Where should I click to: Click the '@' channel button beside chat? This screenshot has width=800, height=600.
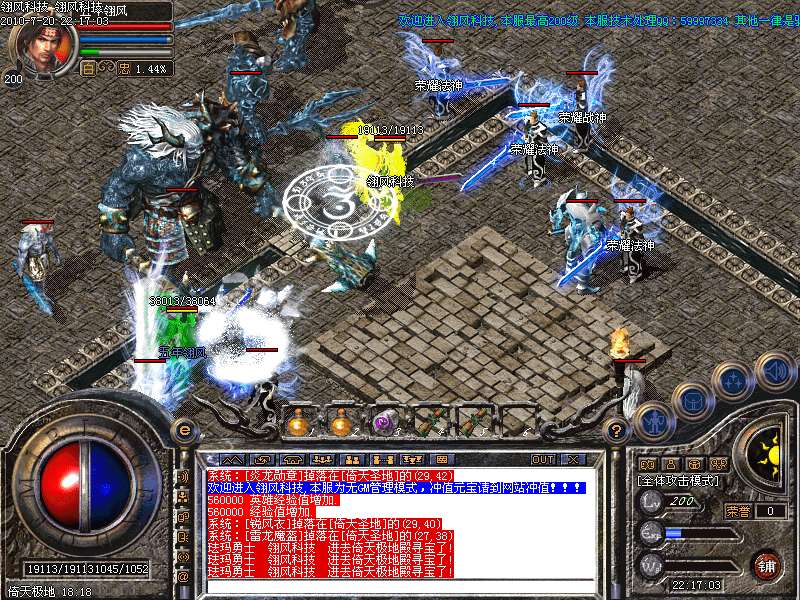tap(183, 577)
